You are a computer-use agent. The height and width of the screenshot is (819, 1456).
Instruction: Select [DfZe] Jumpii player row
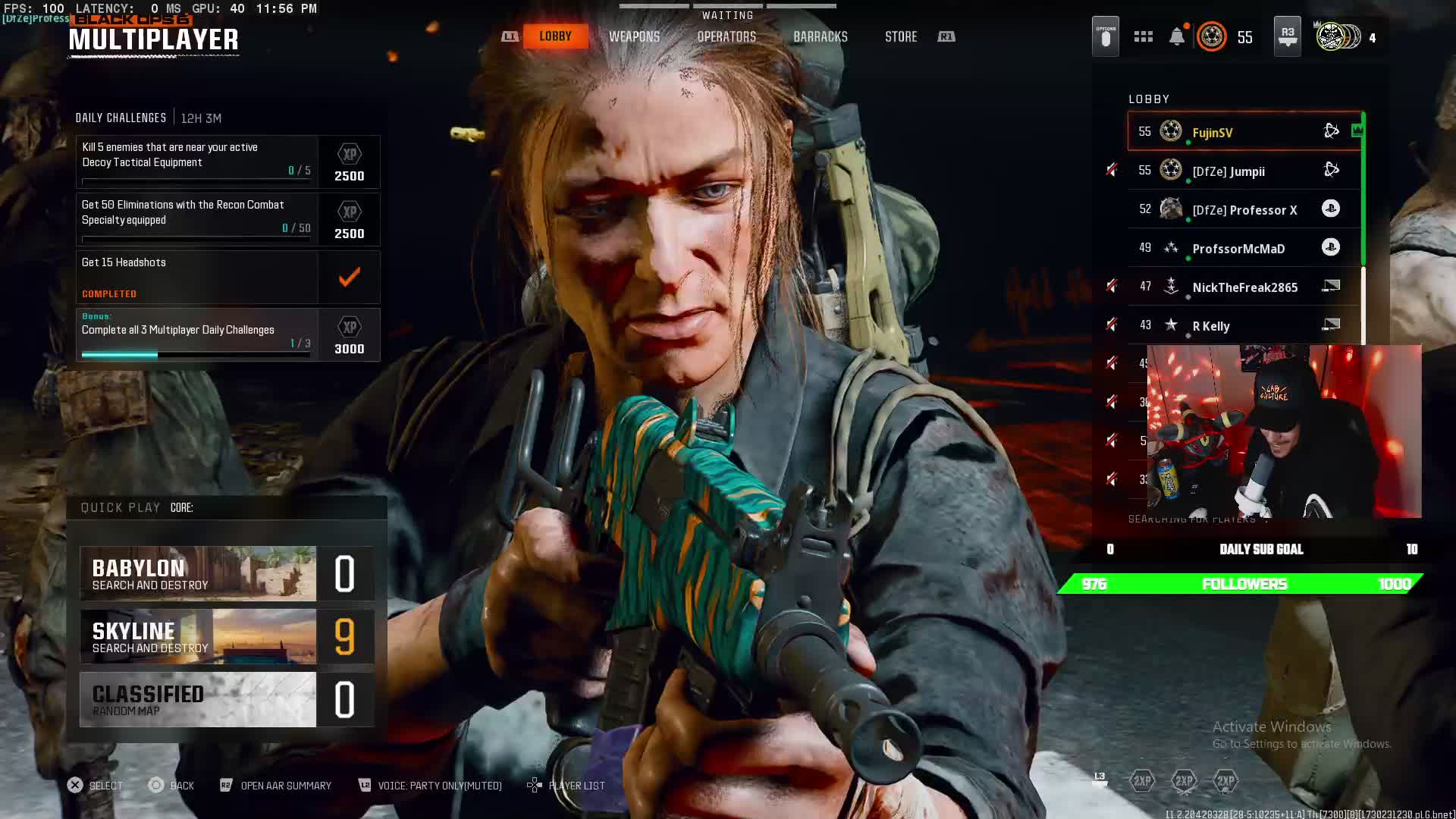1244,171
